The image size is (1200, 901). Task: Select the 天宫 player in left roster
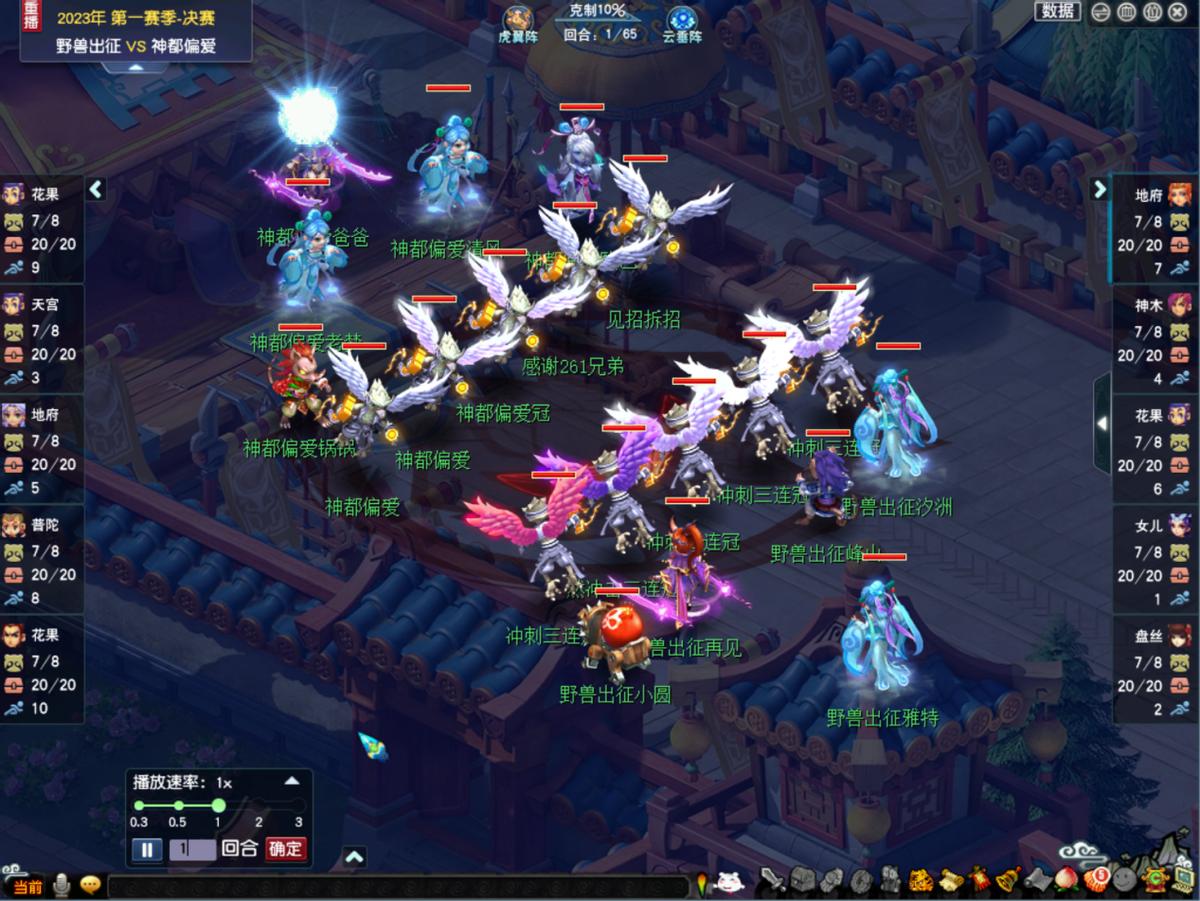[x=42, y=328]
